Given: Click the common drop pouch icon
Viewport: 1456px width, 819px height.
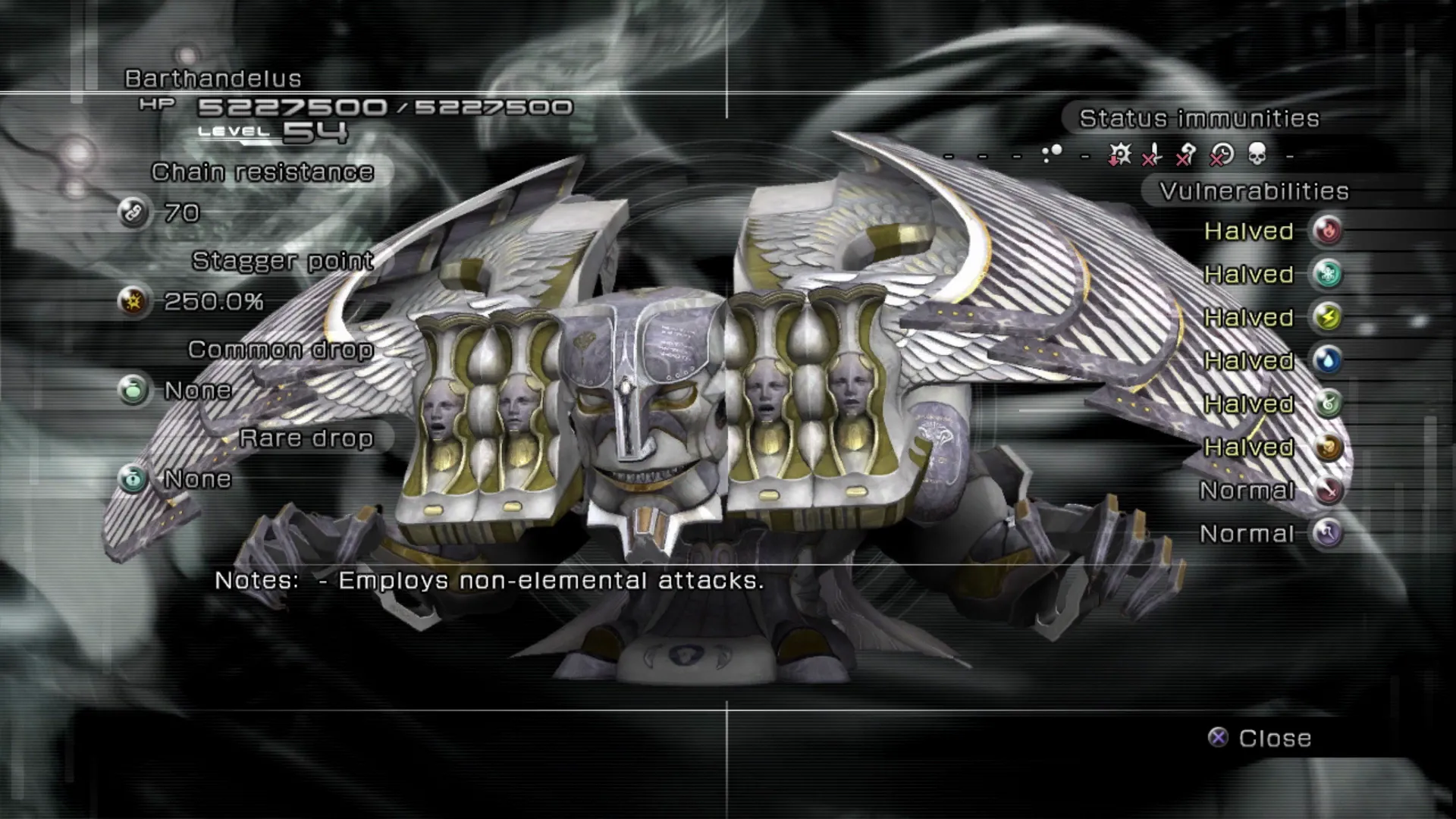Looking at the screenshot, I should click(x=133, y=391).
